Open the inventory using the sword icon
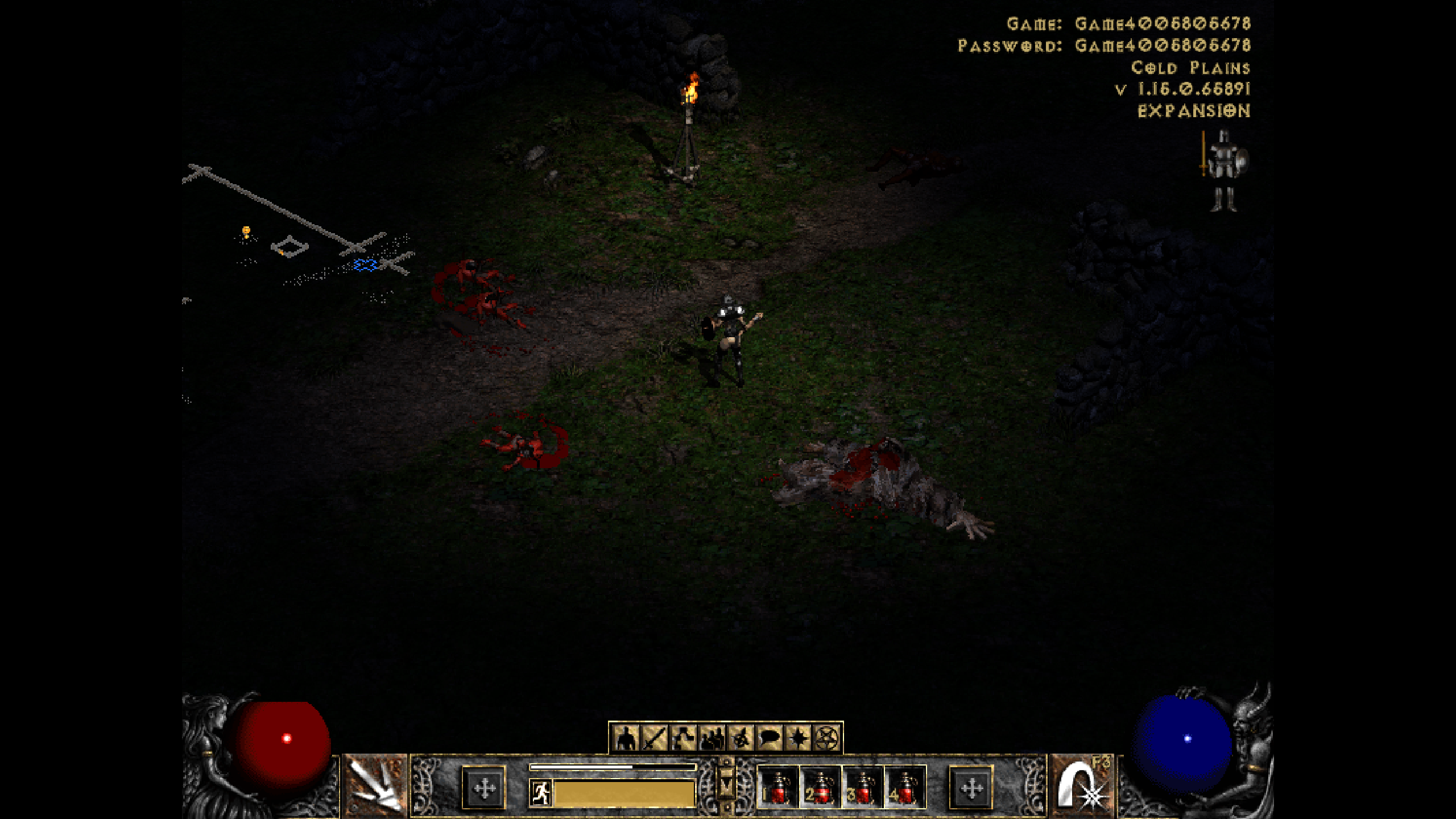This screenshot has width=1456, height=819. click(x=655, y=738)
